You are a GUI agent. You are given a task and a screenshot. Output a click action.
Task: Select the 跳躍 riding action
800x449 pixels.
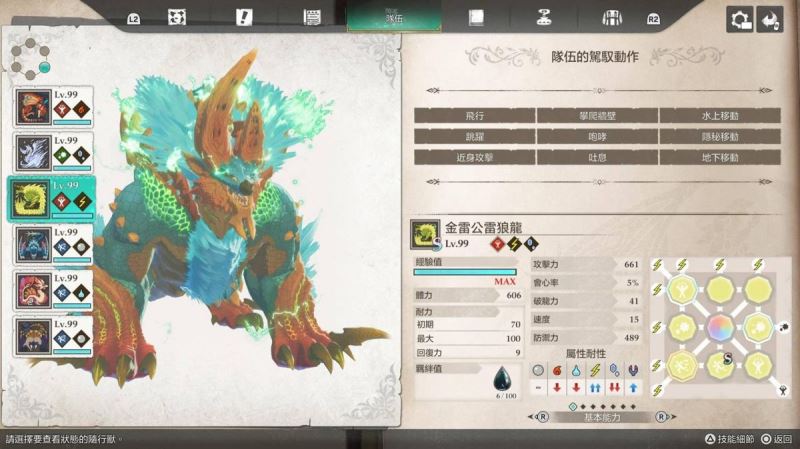tap(474, 136)
